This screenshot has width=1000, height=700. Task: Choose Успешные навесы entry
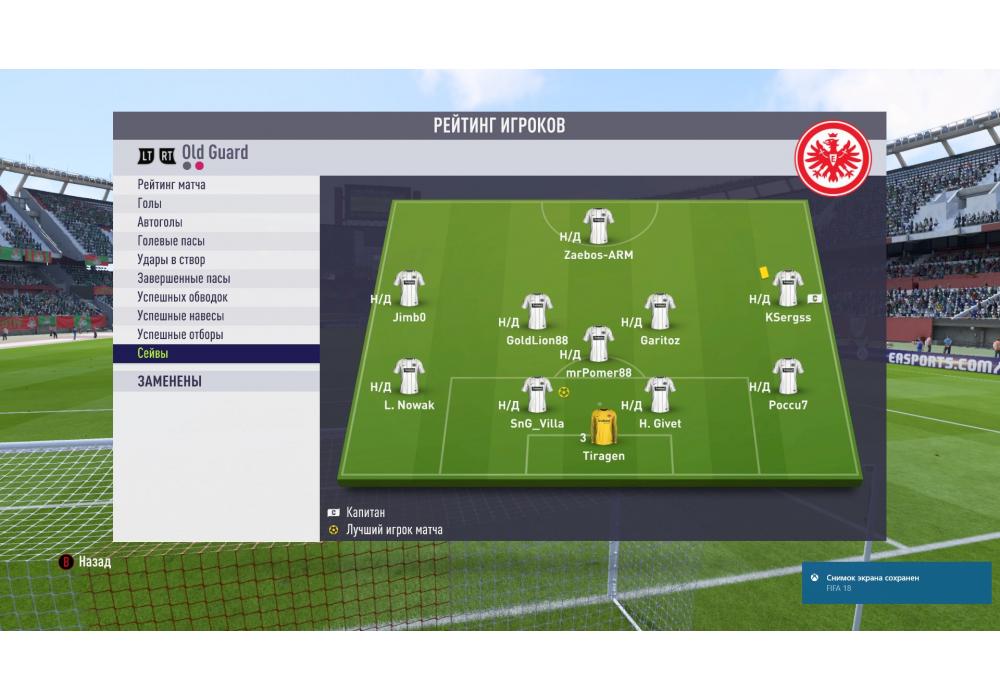(x=180, y=316)
